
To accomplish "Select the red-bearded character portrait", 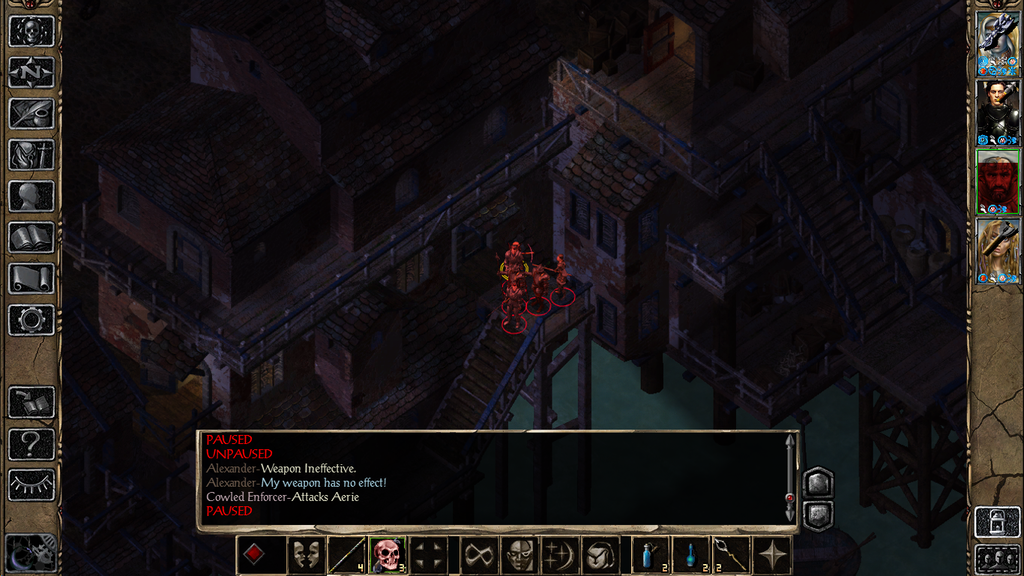I will 997,181.
